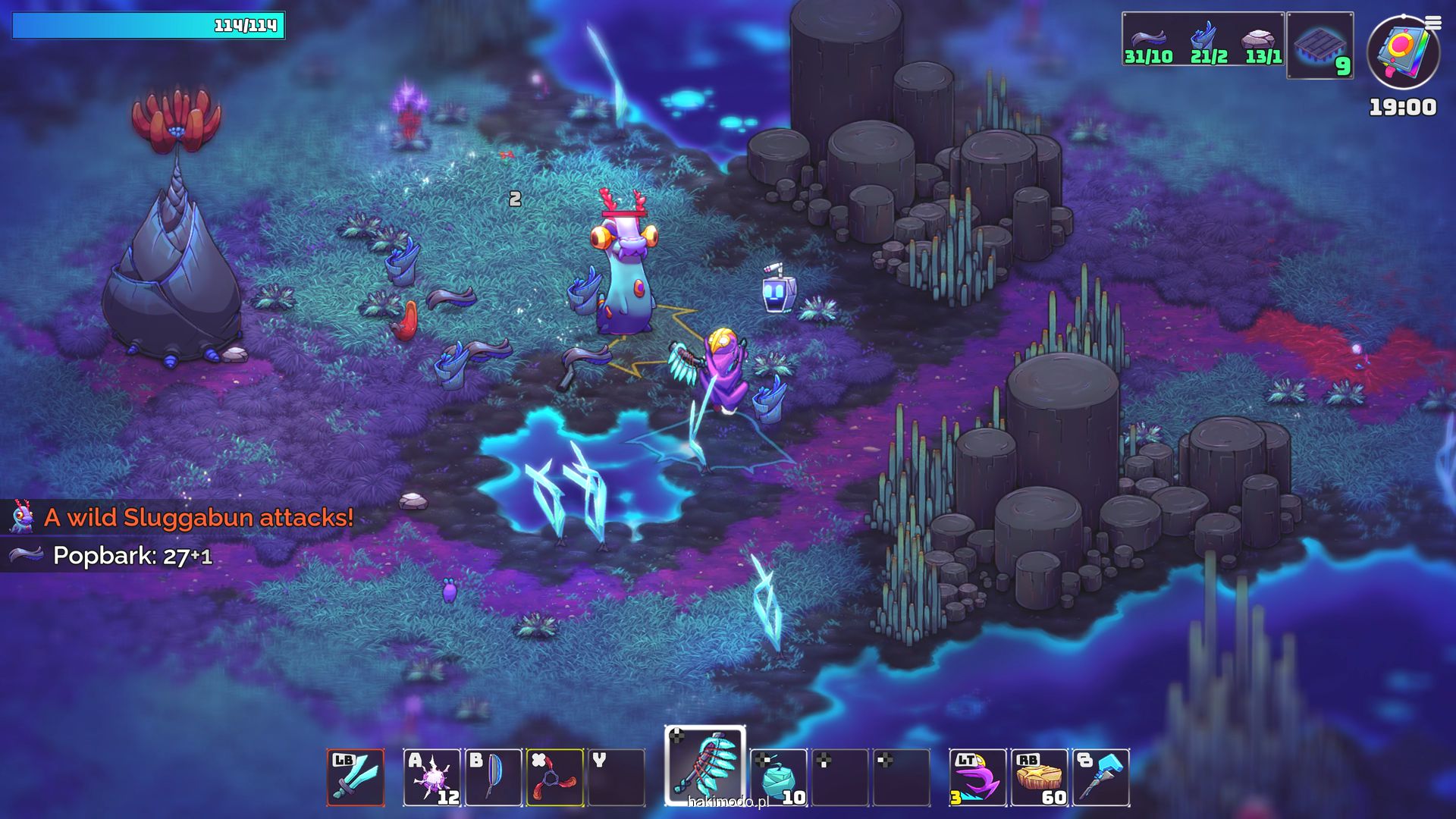
Task: Use the golden stump item with 60
Action: pyautogui.click(x=1040, y=777)
